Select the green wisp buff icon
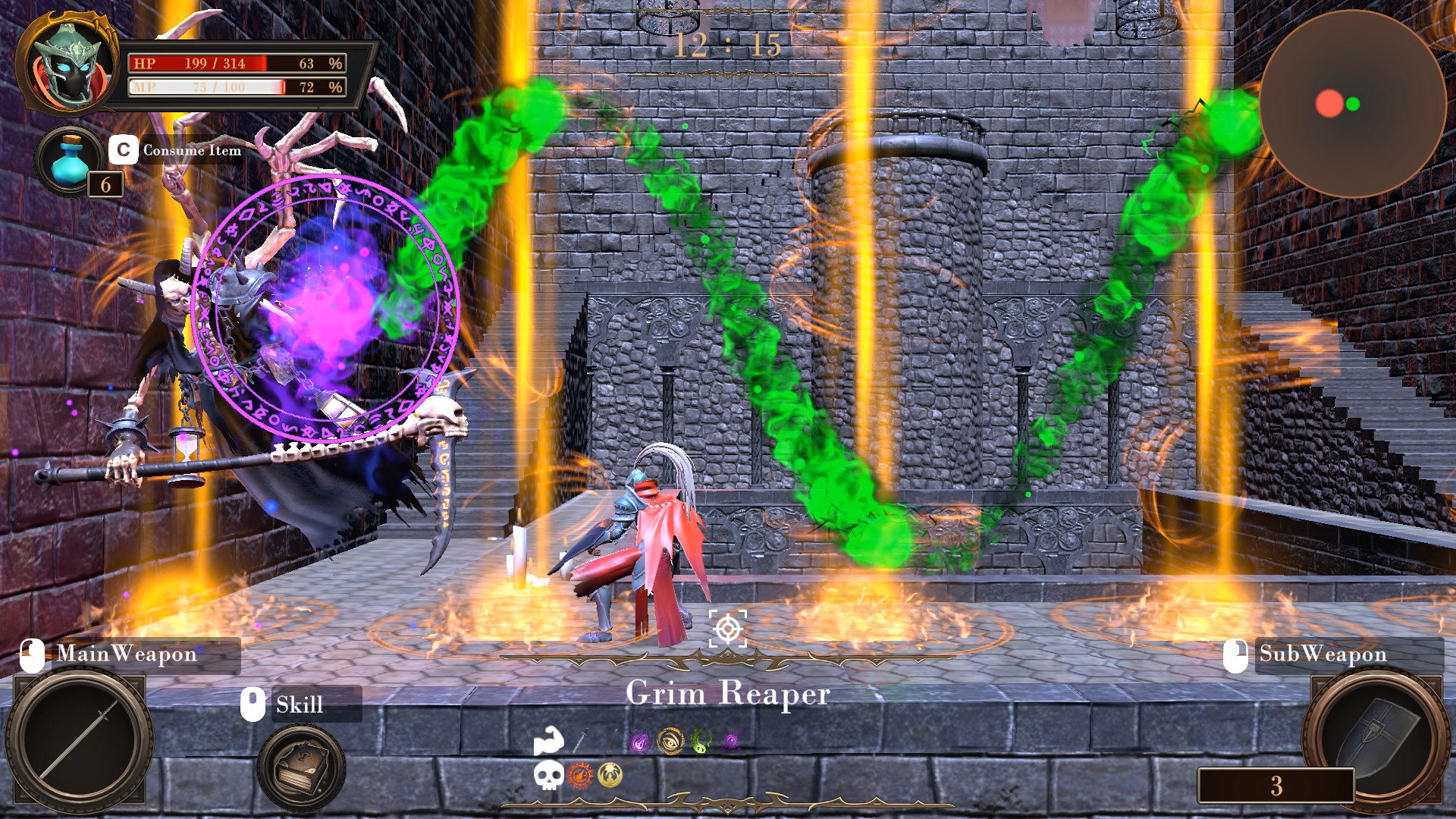This screenshot has height=819, width=1456. click(699, 741)
